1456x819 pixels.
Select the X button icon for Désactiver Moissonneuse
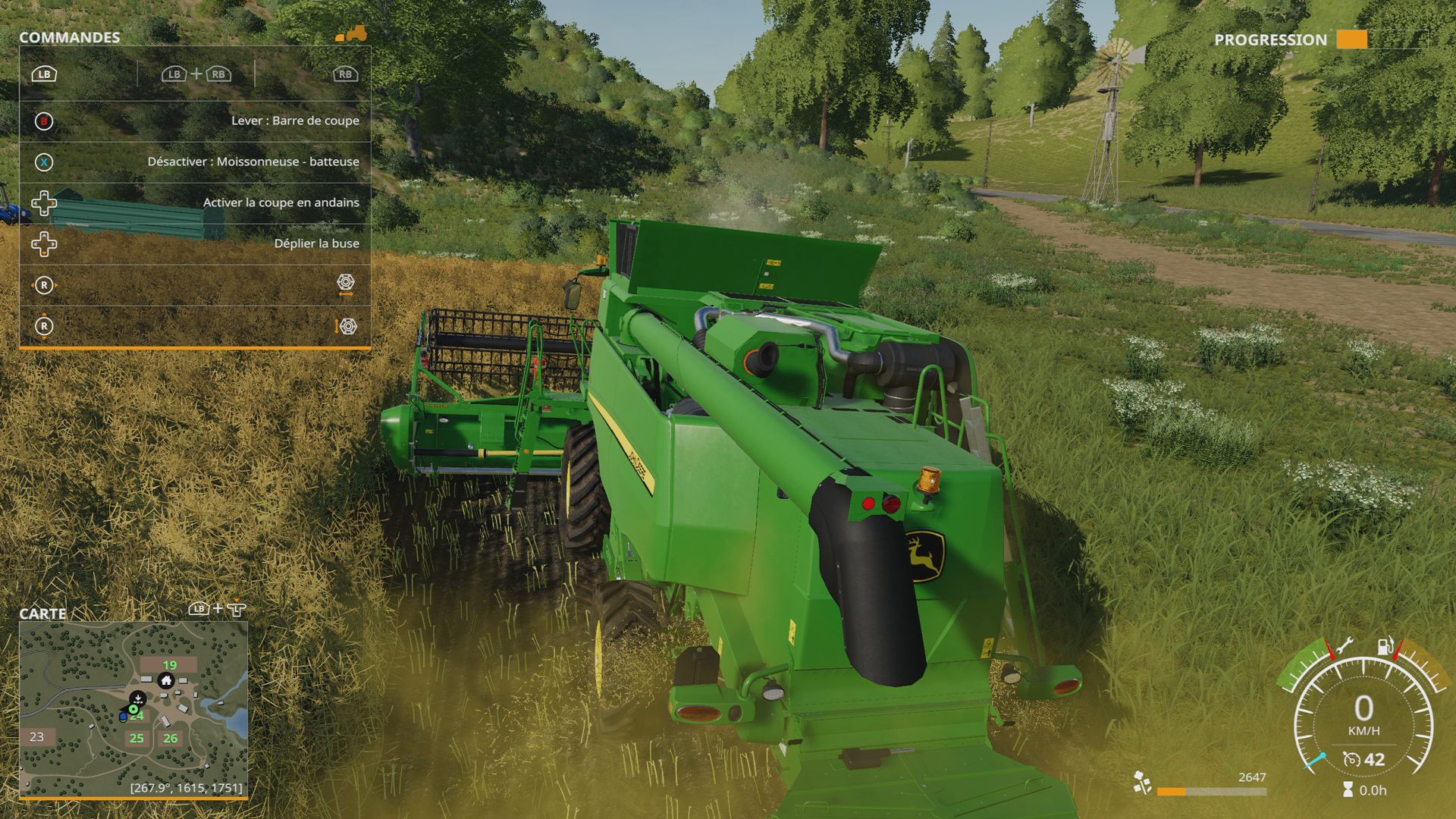(x=45, y=162)
